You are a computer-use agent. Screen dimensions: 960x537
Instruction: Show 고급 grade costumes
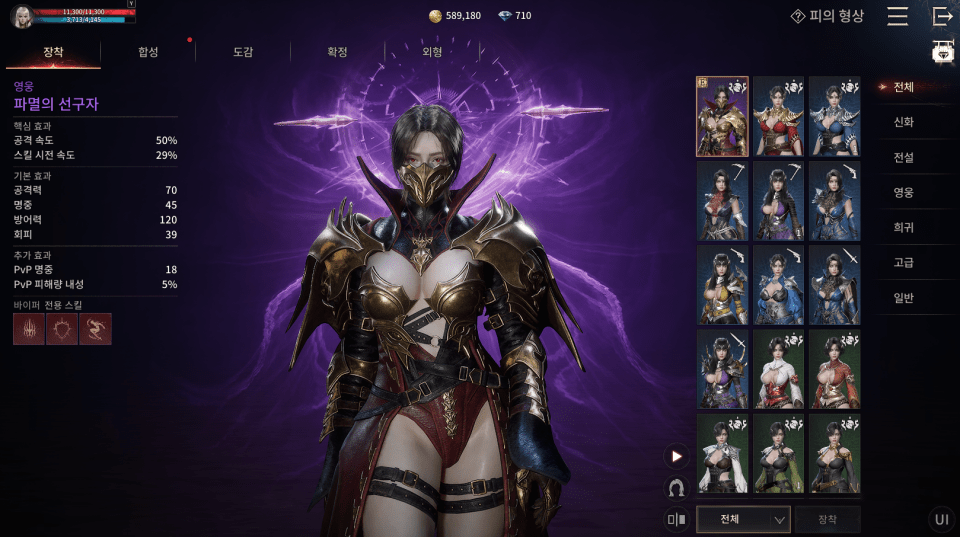[x=903, y=262]
